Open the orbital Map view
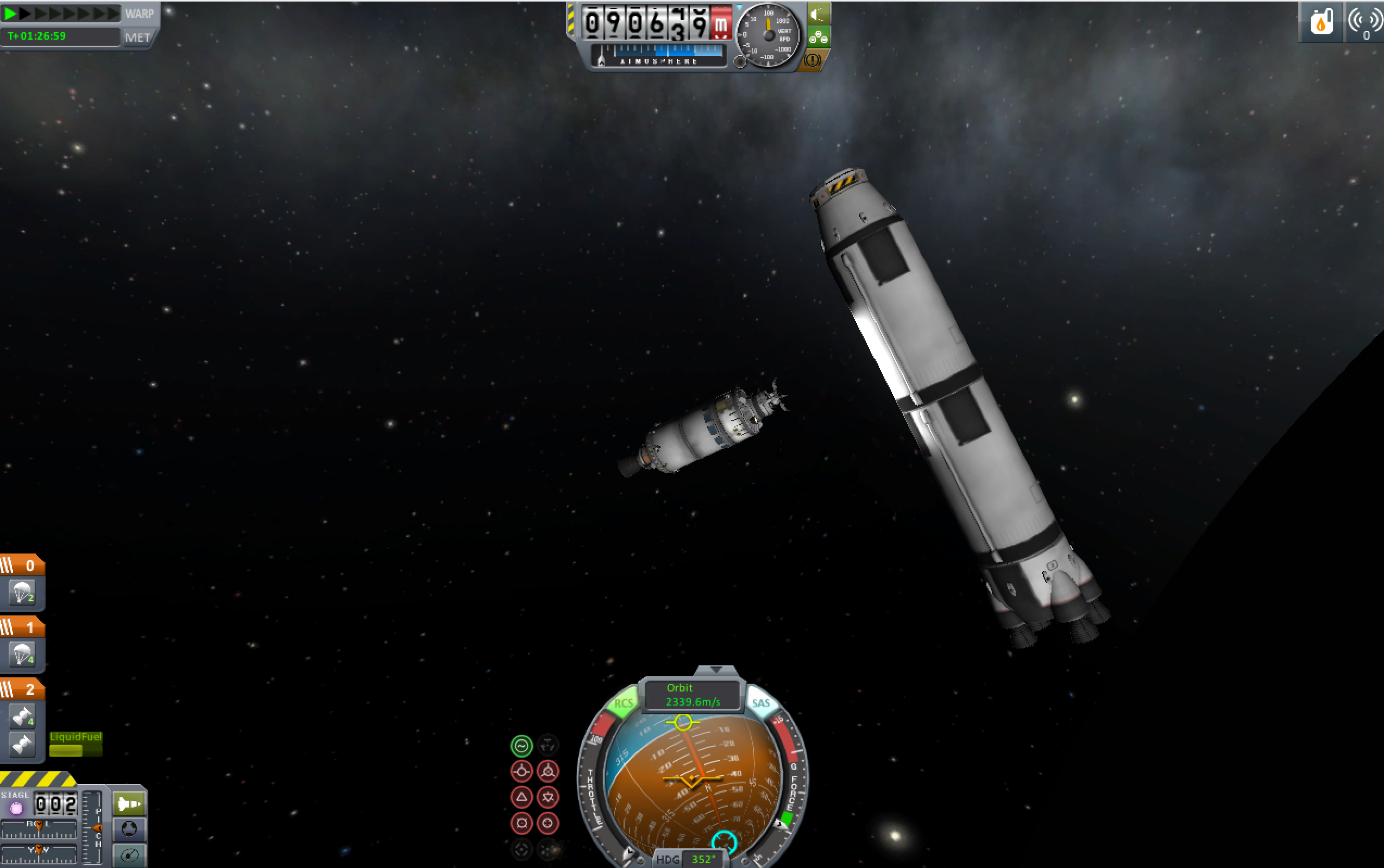 coord(129,856)
